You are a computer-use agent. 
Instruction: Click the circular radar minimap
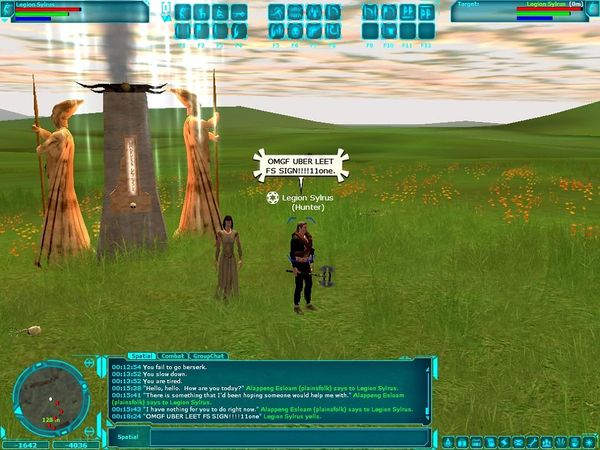pyautogui.click(x=51, y=396)
